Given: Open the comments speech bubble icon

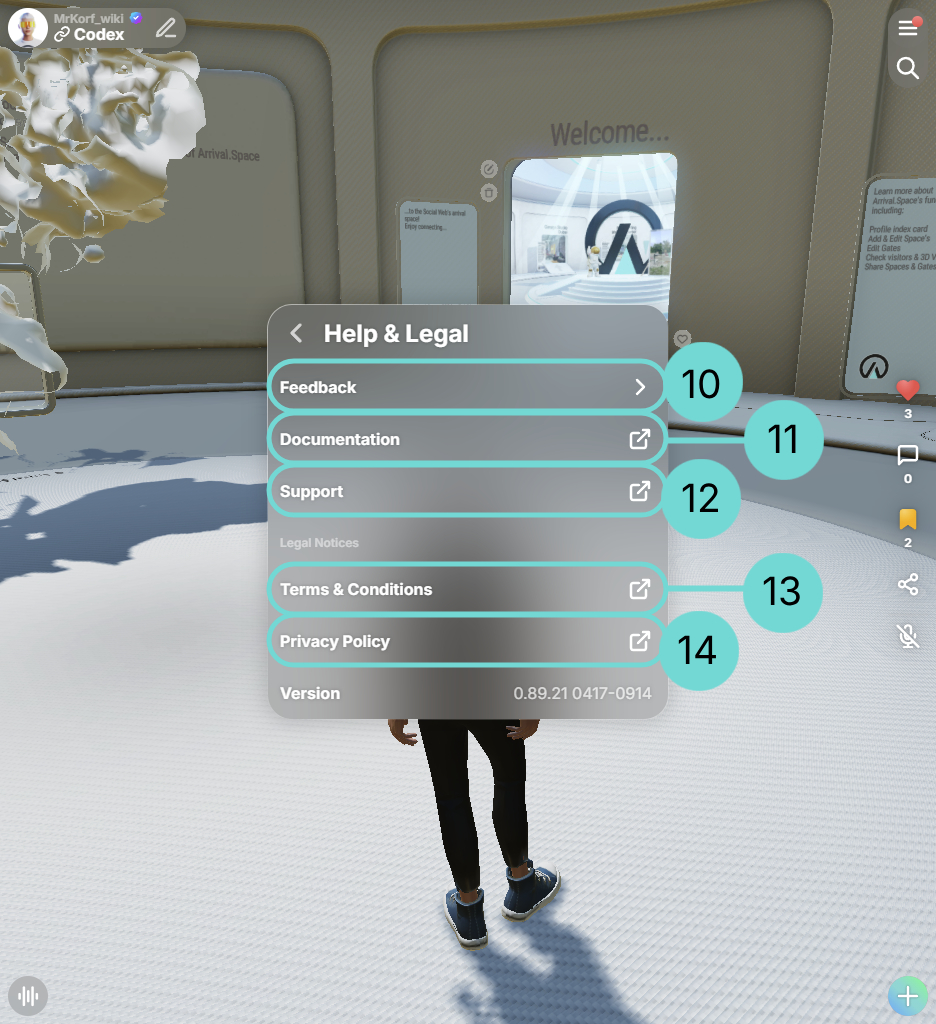Looking at the screenshot, I should click(908, 456).
